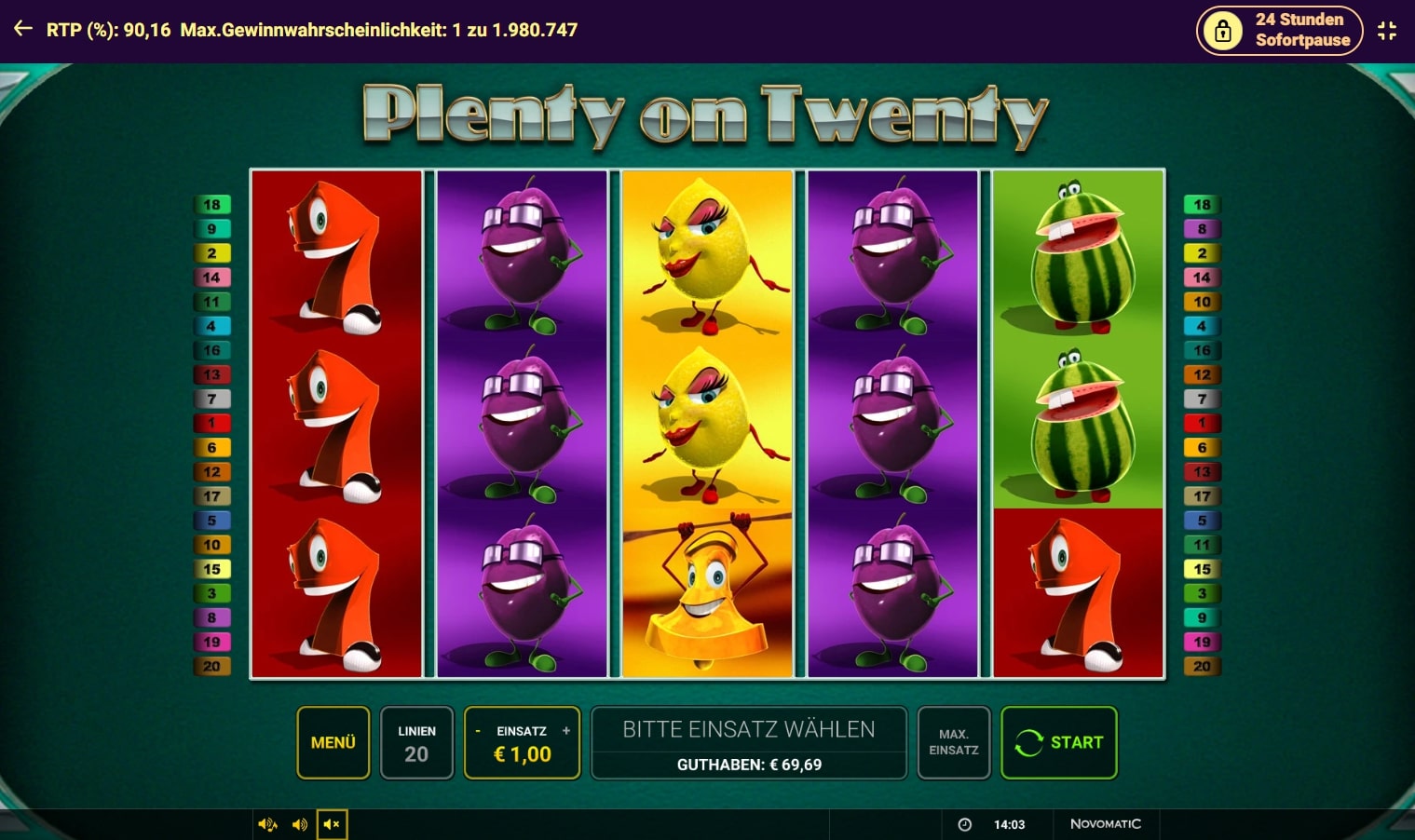Spin the reels with the START button
The width and height of the screenshot is (1415, 840).
(1058, 742)
